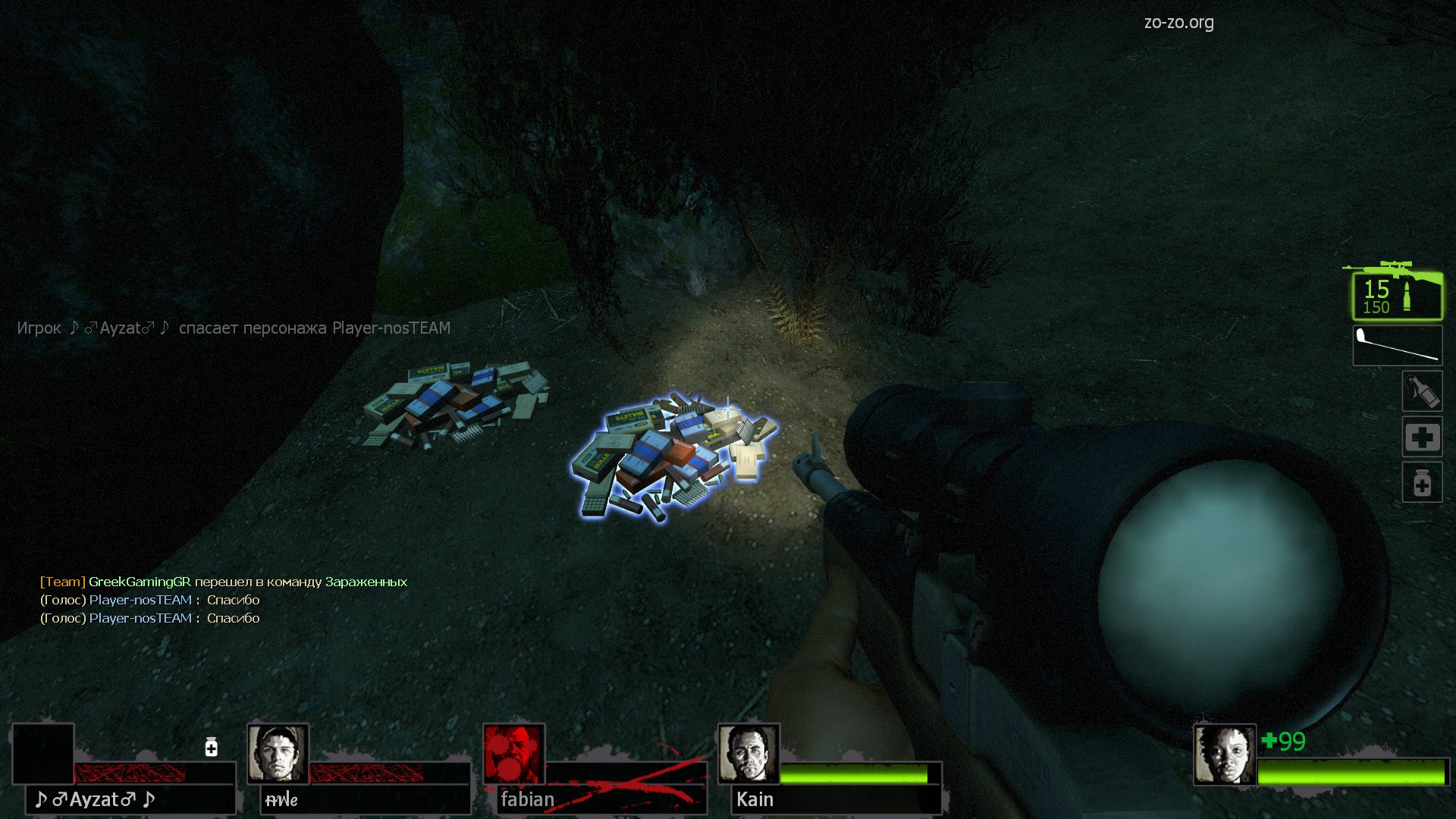Viewport: 1456px width, 819px height.
Task: Select the molotov throwable slot
Action: [1421, 391]
